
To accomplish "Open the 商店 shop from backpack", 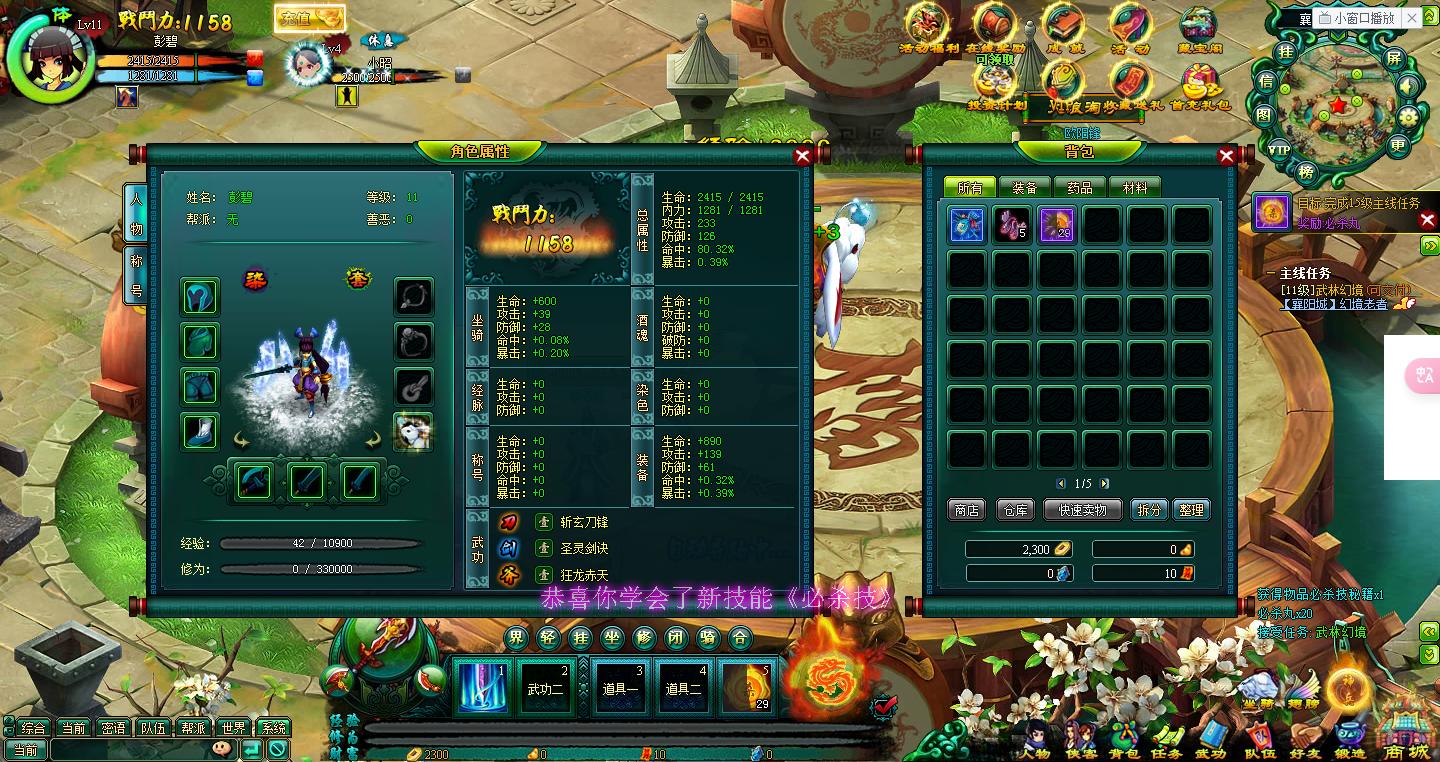I will click(x=966, y=510).
